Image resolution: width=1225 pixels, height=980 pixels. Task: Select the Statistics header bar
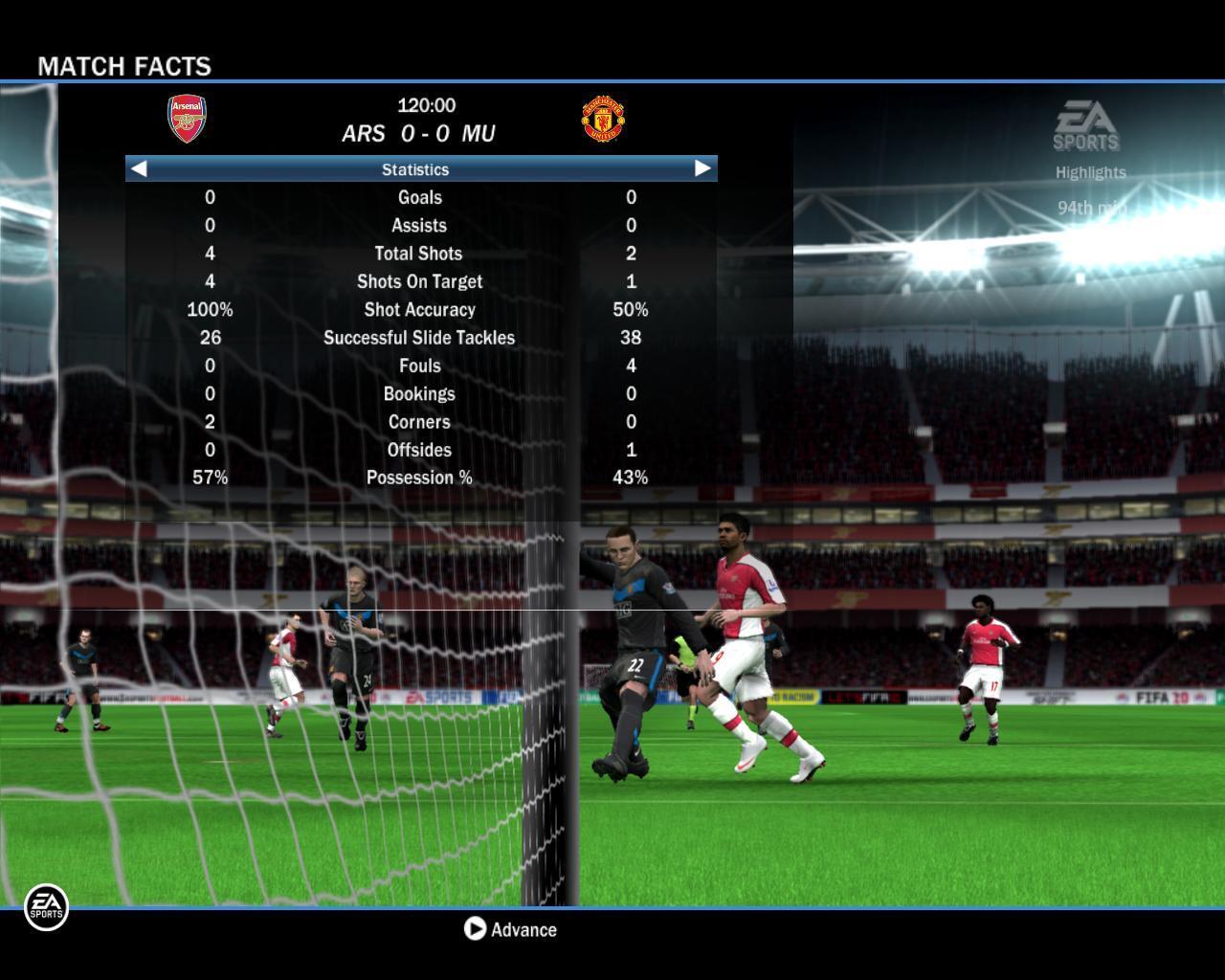tap(415, 169)
